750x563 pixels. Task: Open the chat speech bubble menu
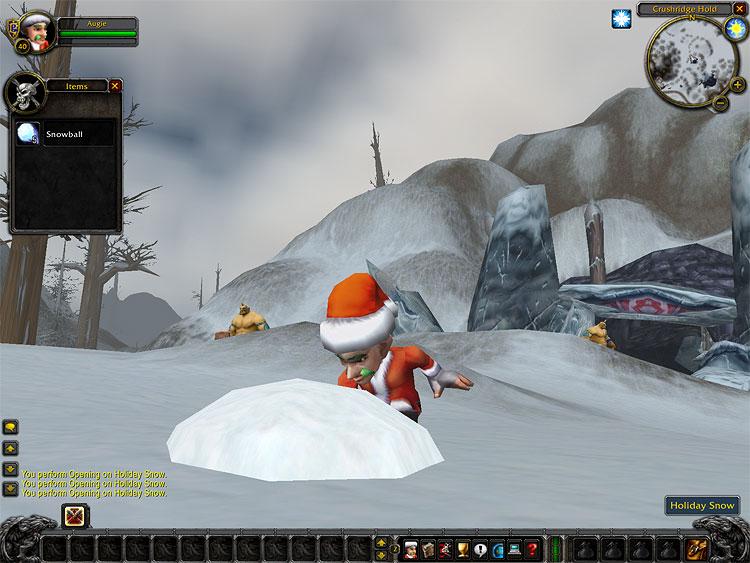tap(10, 427)
